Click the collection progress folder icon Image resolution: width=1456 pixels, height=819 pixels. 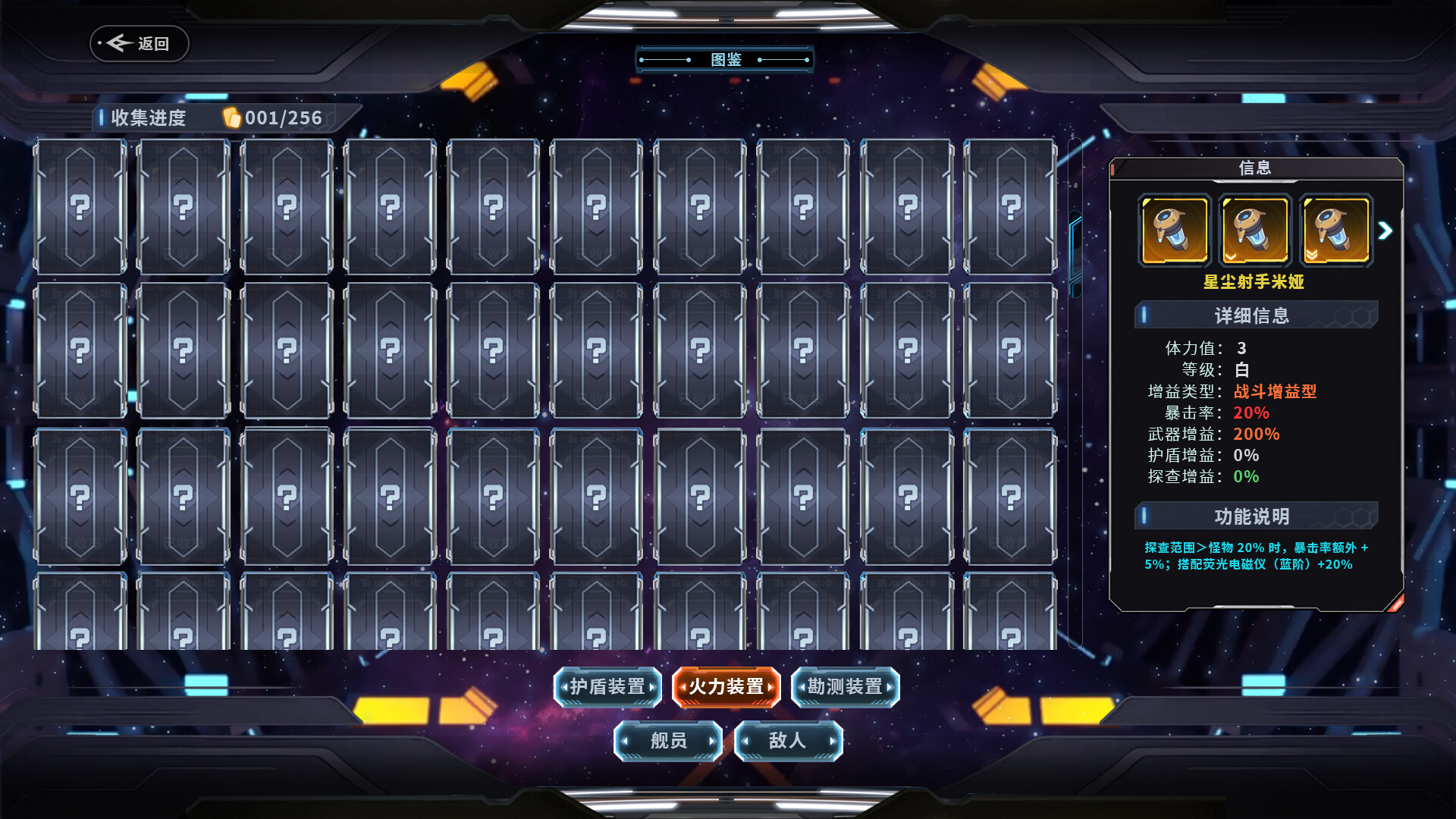(231, 118)
